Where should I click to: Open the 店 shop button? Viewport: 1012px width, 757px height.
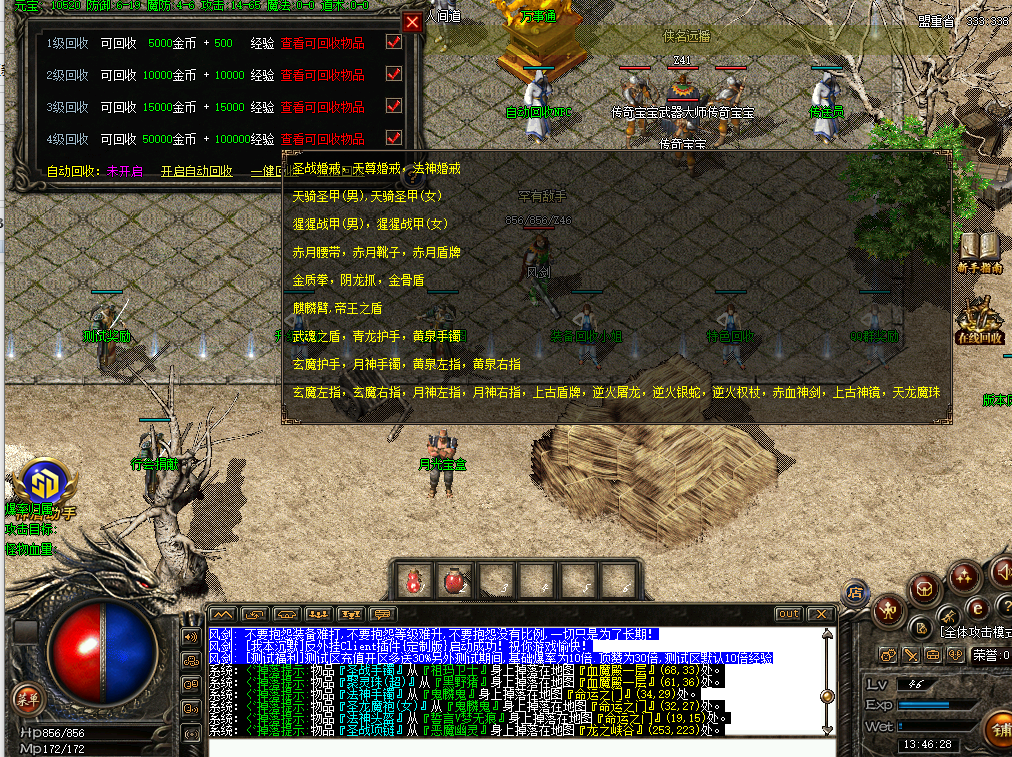coord(855,593)
